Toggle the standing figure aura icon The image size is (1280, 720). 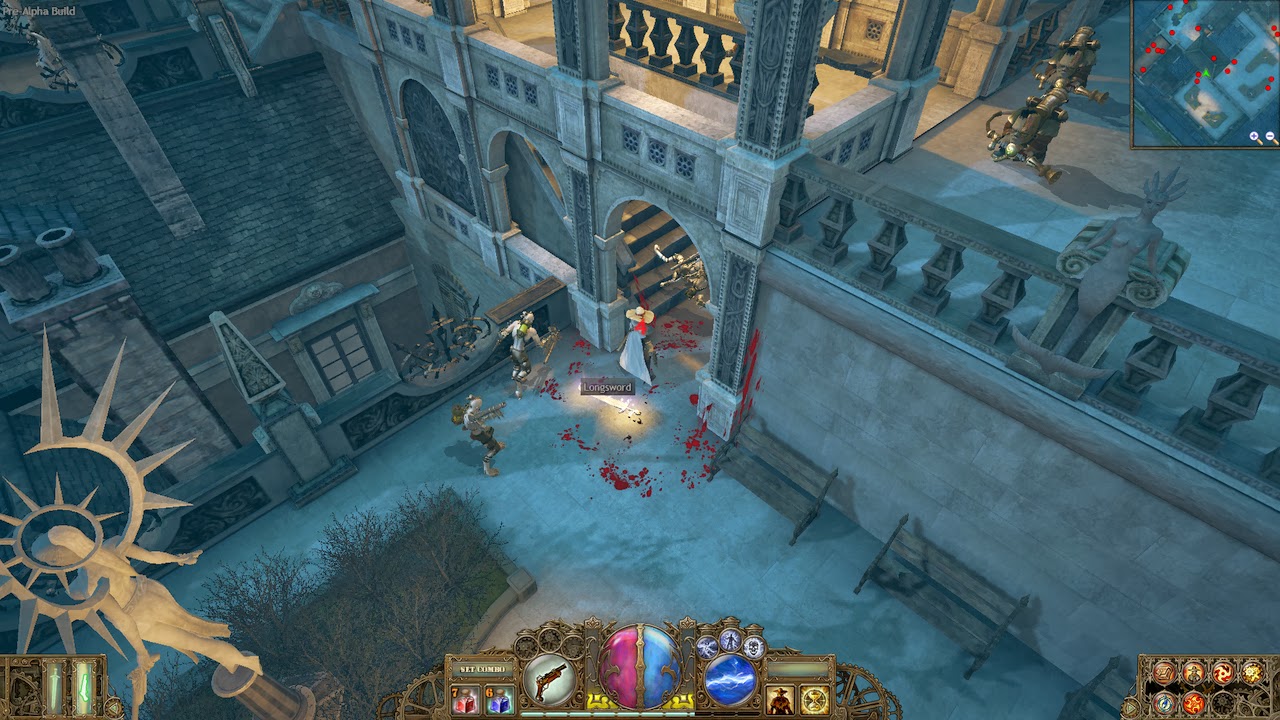(x=731, y=642)
